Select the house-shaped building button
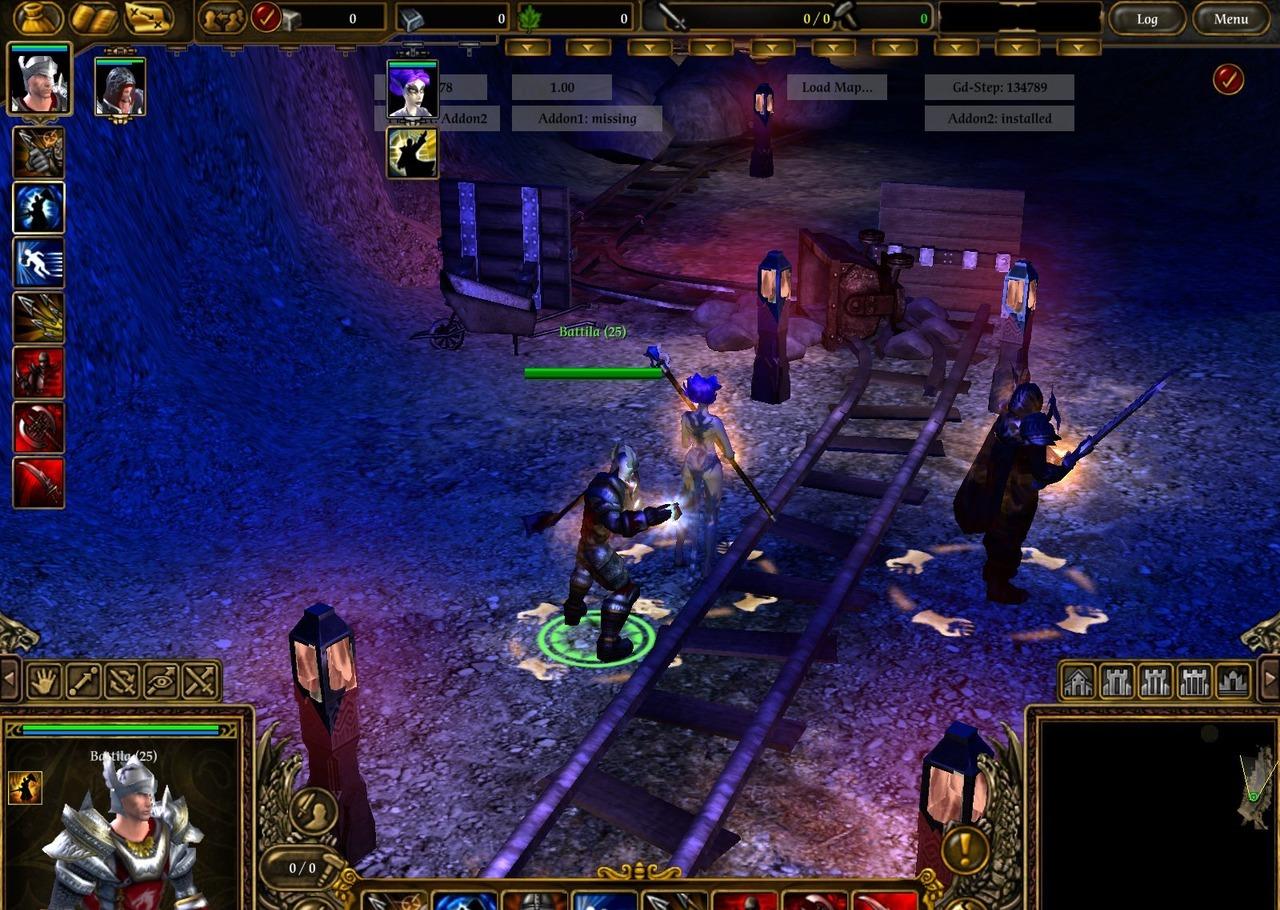 coord(1078,681)
